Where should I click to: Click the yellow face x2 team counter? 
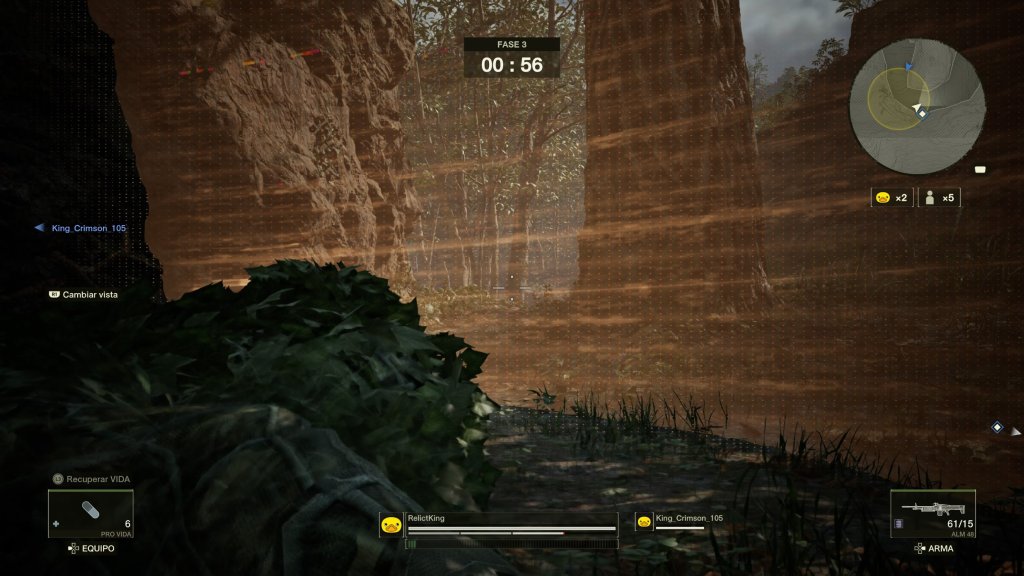click(x=890, y=198)
